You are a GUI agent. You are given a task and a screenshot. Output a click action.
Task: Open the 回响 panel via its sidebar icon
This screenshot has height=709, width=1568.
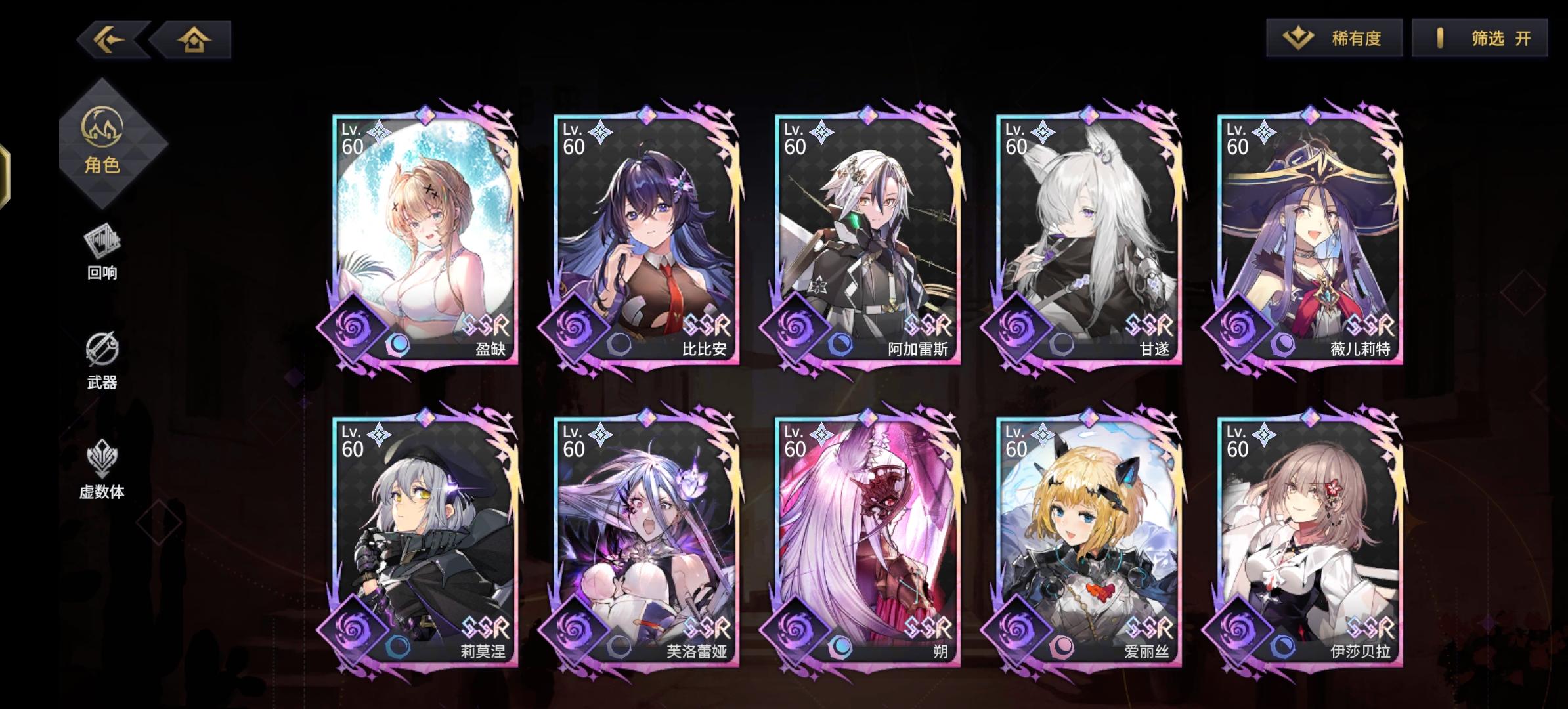point(104,249)
